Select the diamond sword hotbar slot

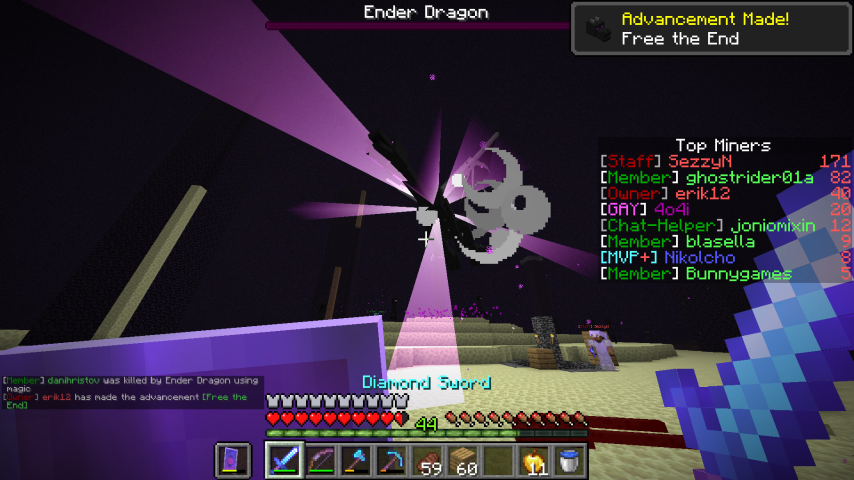pos(284,461)
